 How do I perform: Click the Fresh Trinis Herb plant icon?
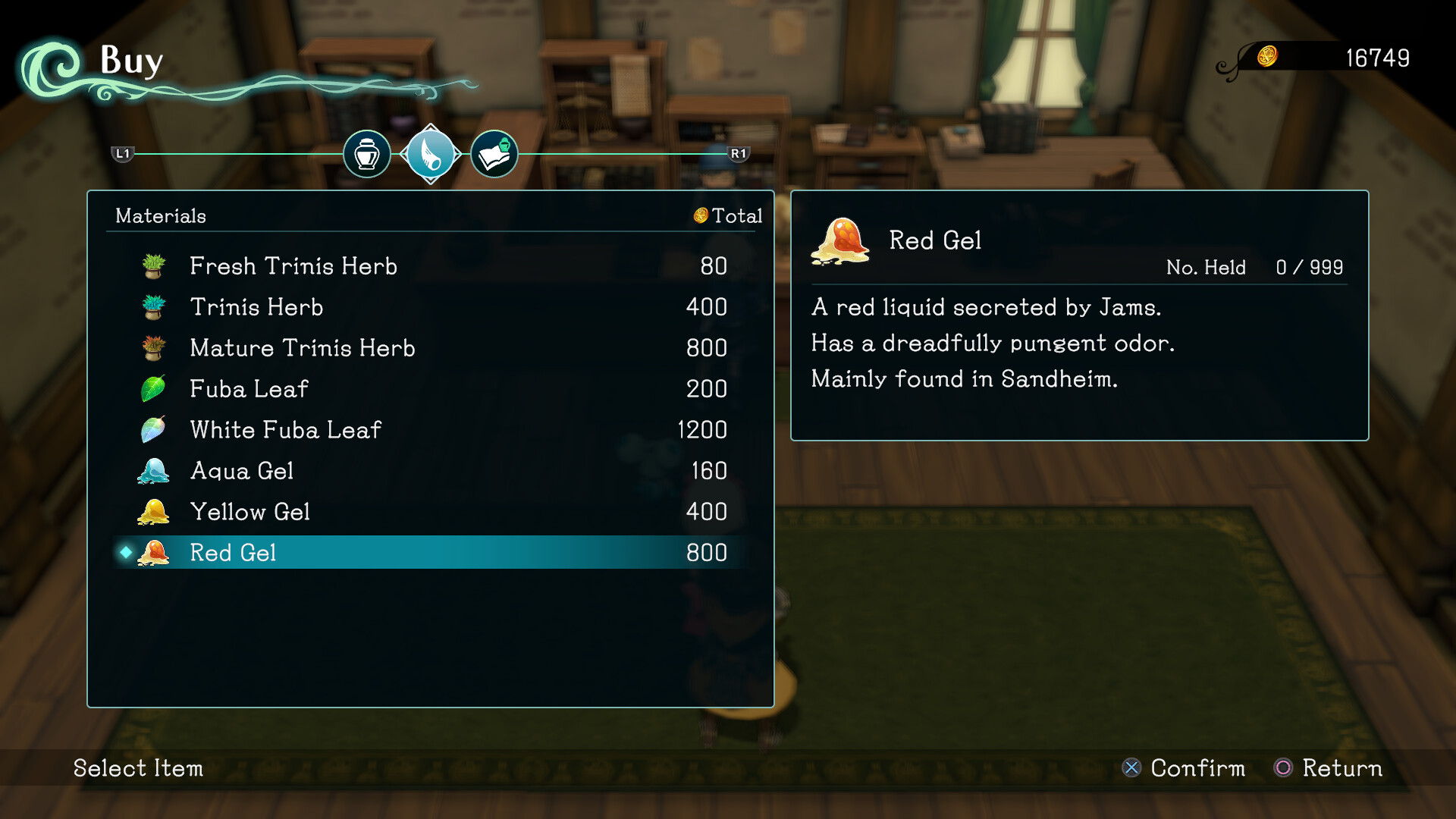coord(154,266)
